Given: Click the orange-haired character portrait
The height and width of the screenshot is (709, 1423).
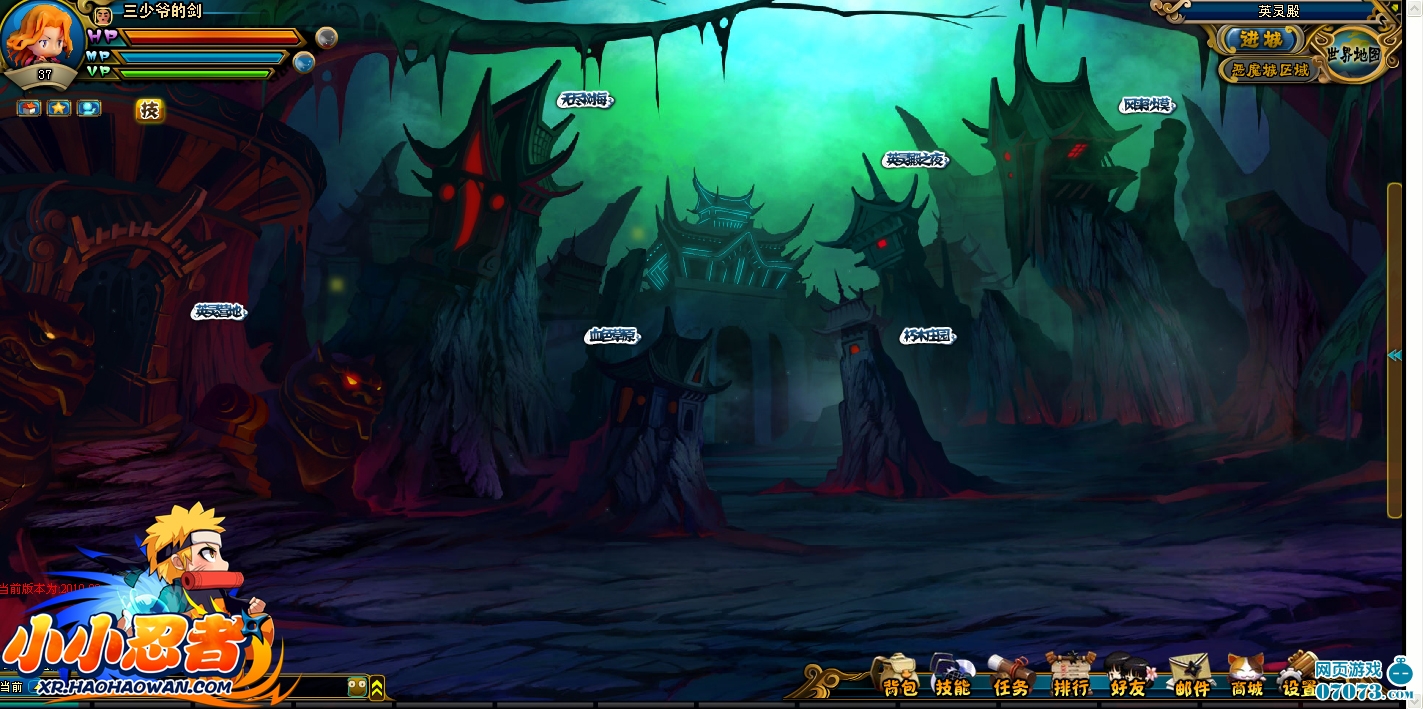Looking at the screenshot, I should [40, 35].
